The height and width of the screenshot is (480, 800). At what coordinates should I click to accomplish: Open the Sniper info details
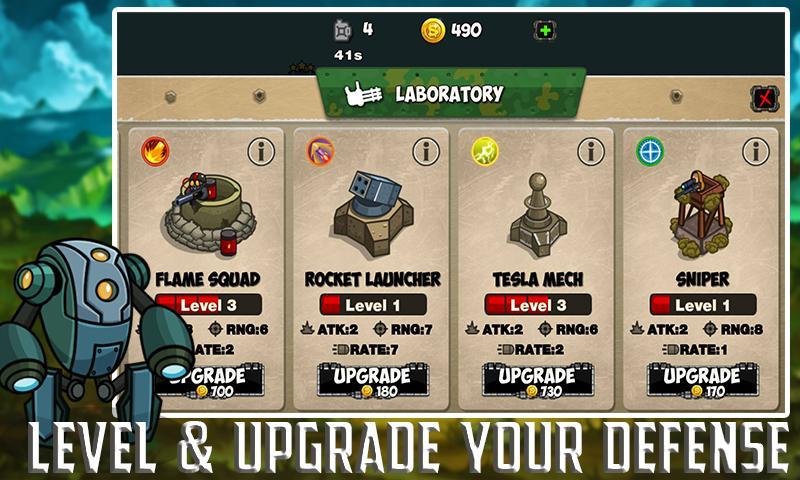(x=756, y=152)
